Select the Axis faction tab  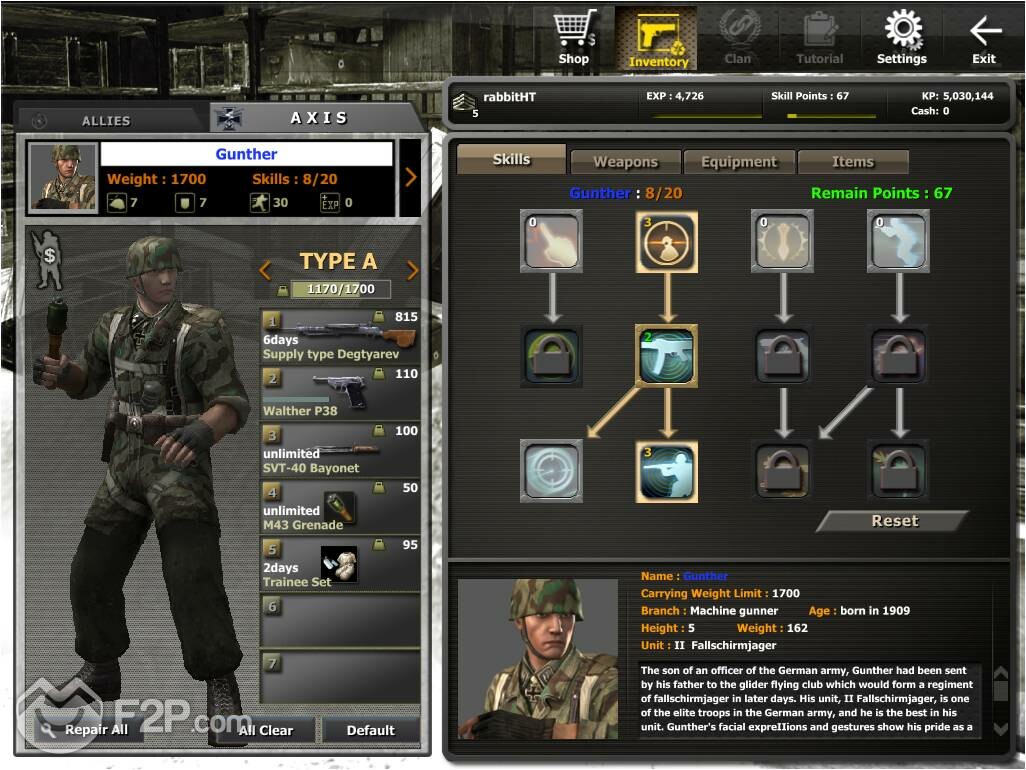318,118
